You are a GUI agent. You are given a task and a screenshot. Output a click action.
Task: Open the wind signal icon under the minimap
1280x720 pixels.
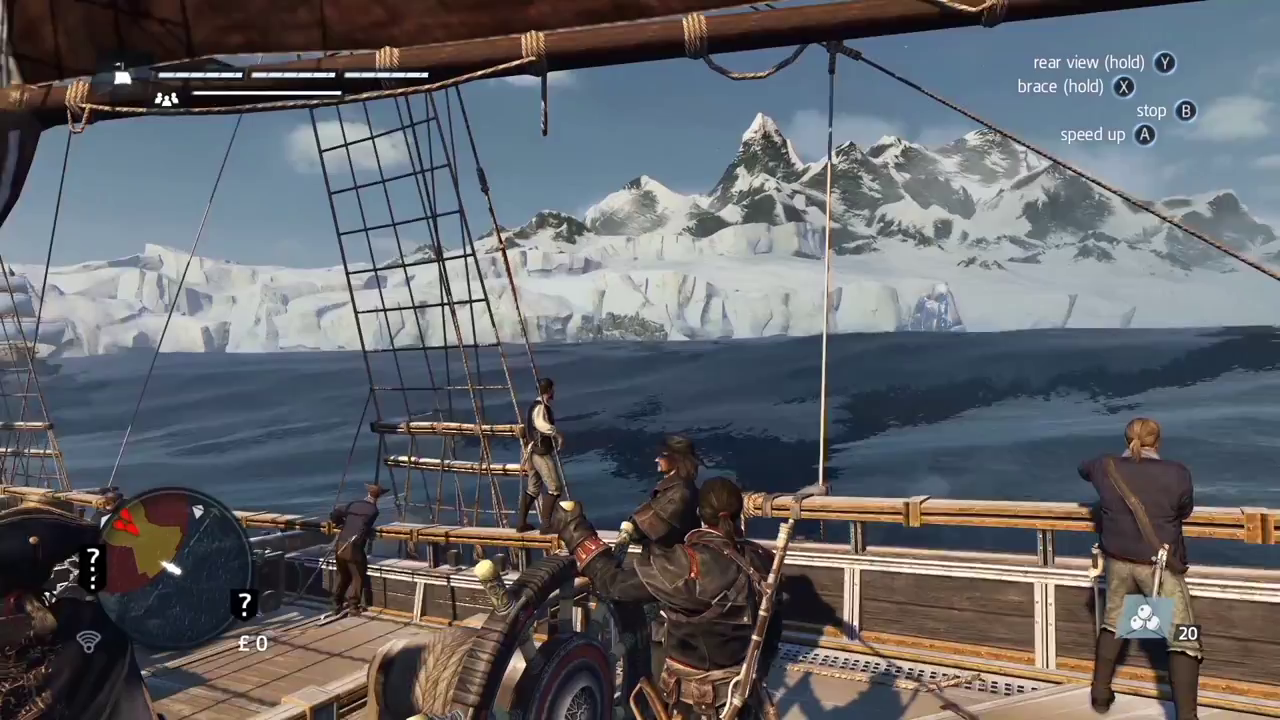87,642
